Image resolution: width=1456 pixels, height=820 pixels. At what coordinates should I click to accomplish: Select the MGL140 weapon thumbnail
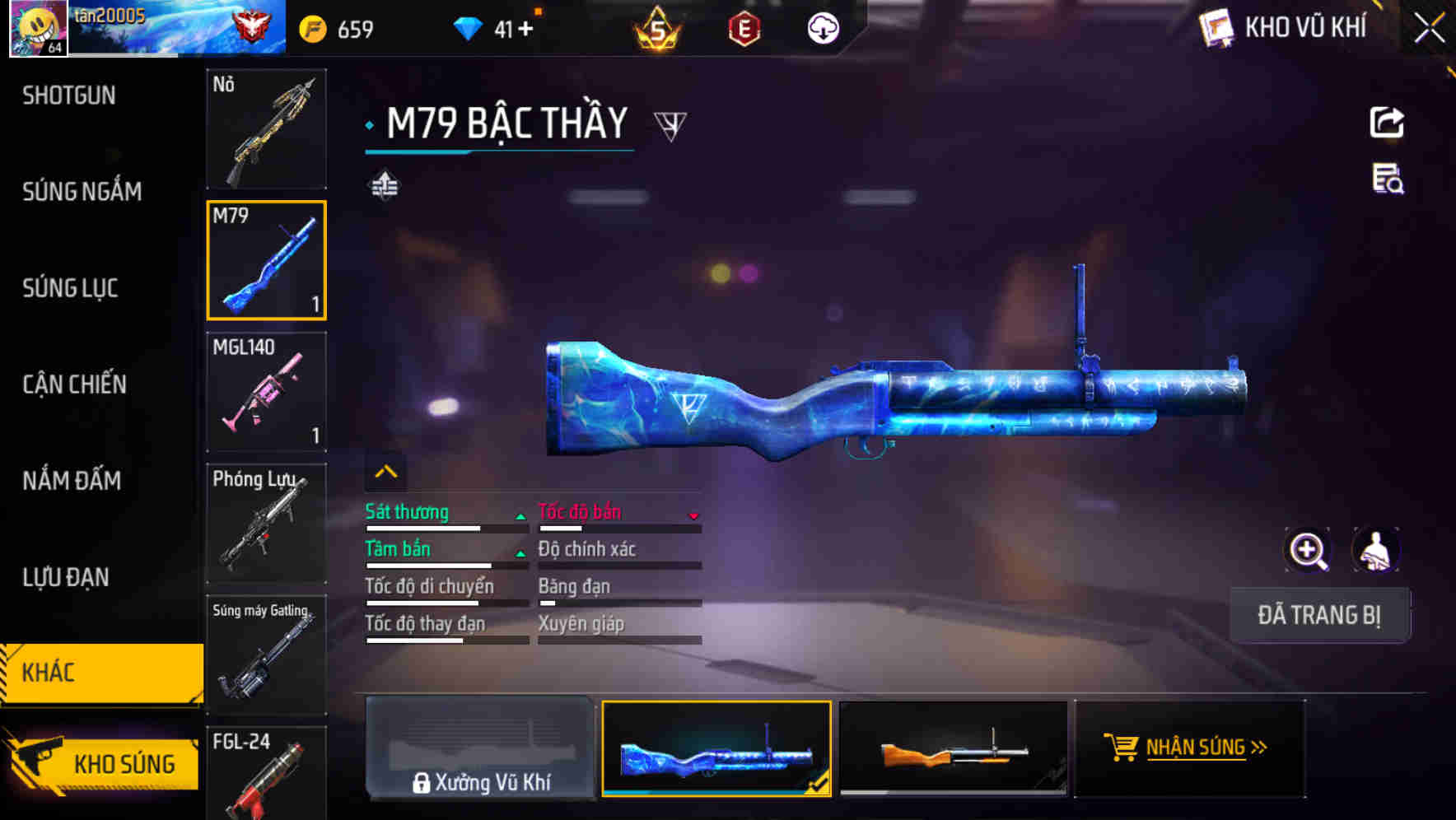(x=266, y=393)
